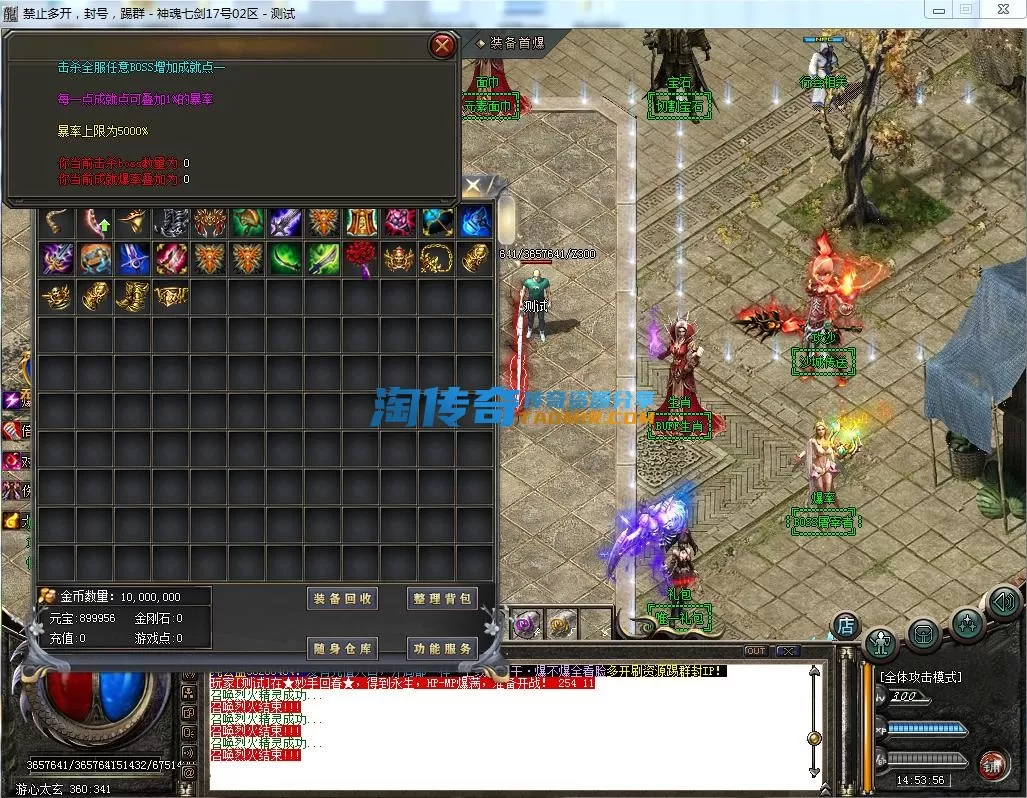The image size is (1027, 798).
Task: Open the 店 shop round button
Action: tap(846, 626)
